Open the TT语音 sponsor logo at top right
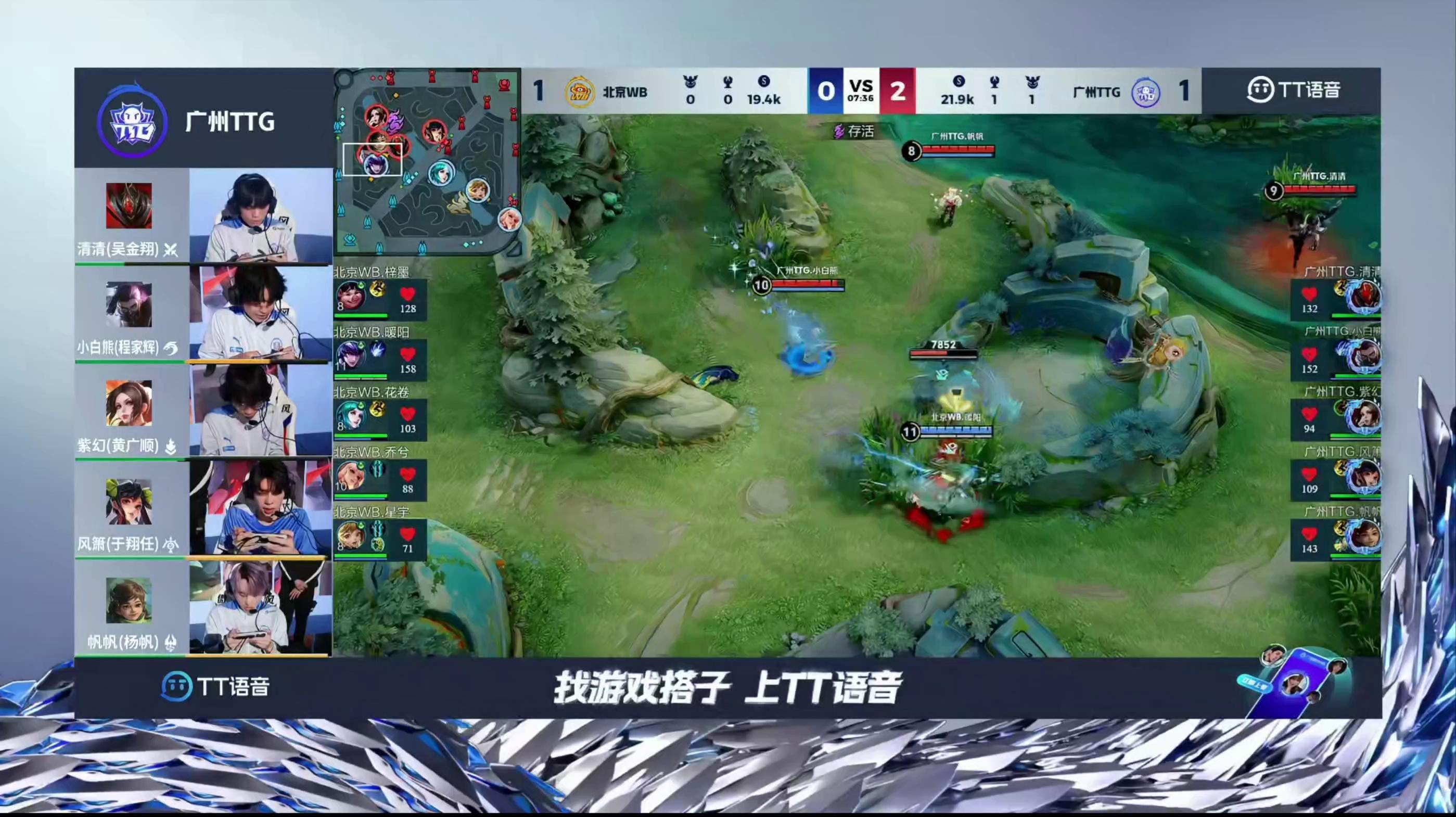This screenshot has width=1456, height=817. (1293, 91)
